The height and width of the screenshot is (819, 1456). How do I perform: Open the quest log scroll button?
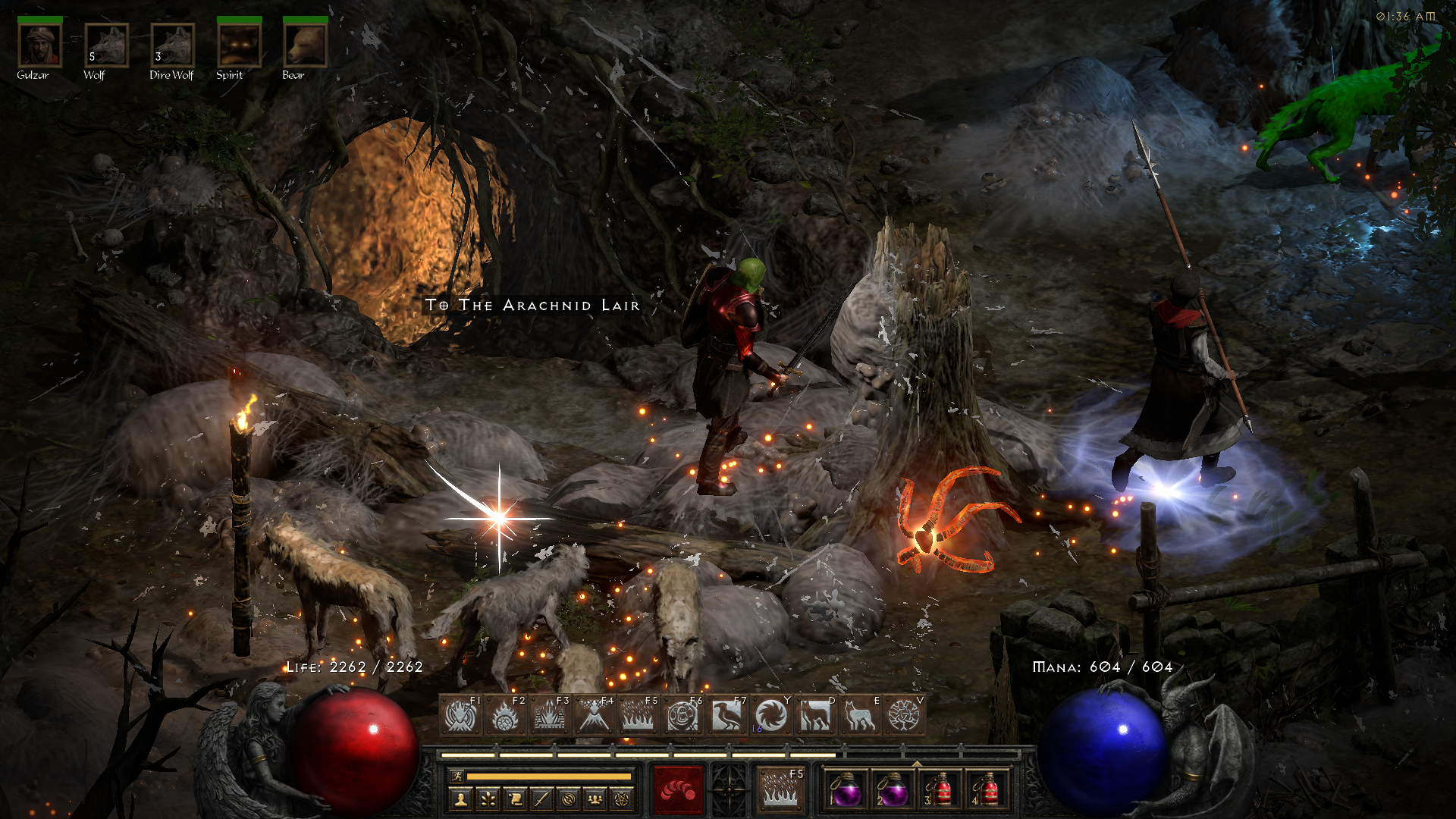pos(515,799)
